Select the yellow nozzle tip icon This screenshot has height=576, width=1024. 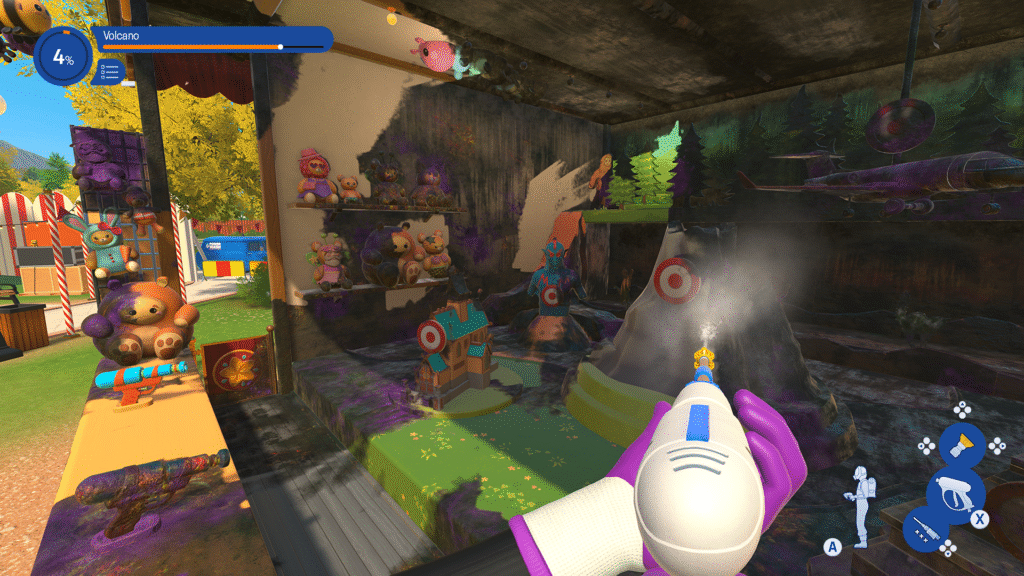click(961, 444)
